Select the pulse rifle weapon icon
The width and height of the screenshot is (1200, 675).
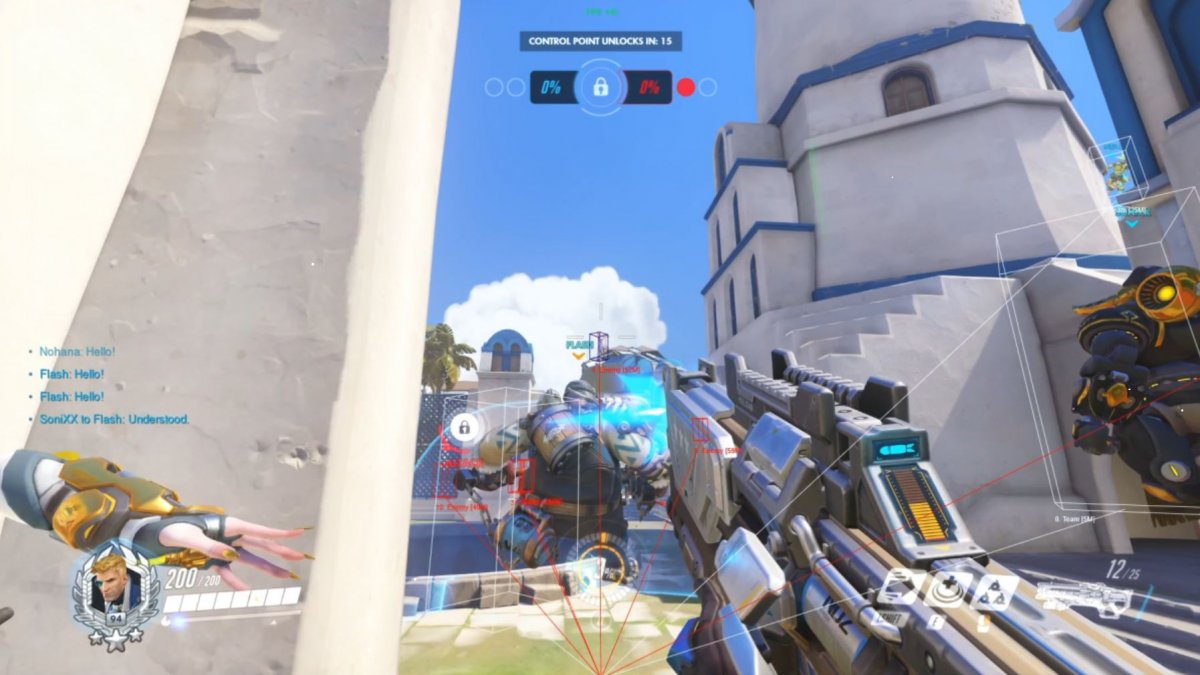click(1083, 598)
